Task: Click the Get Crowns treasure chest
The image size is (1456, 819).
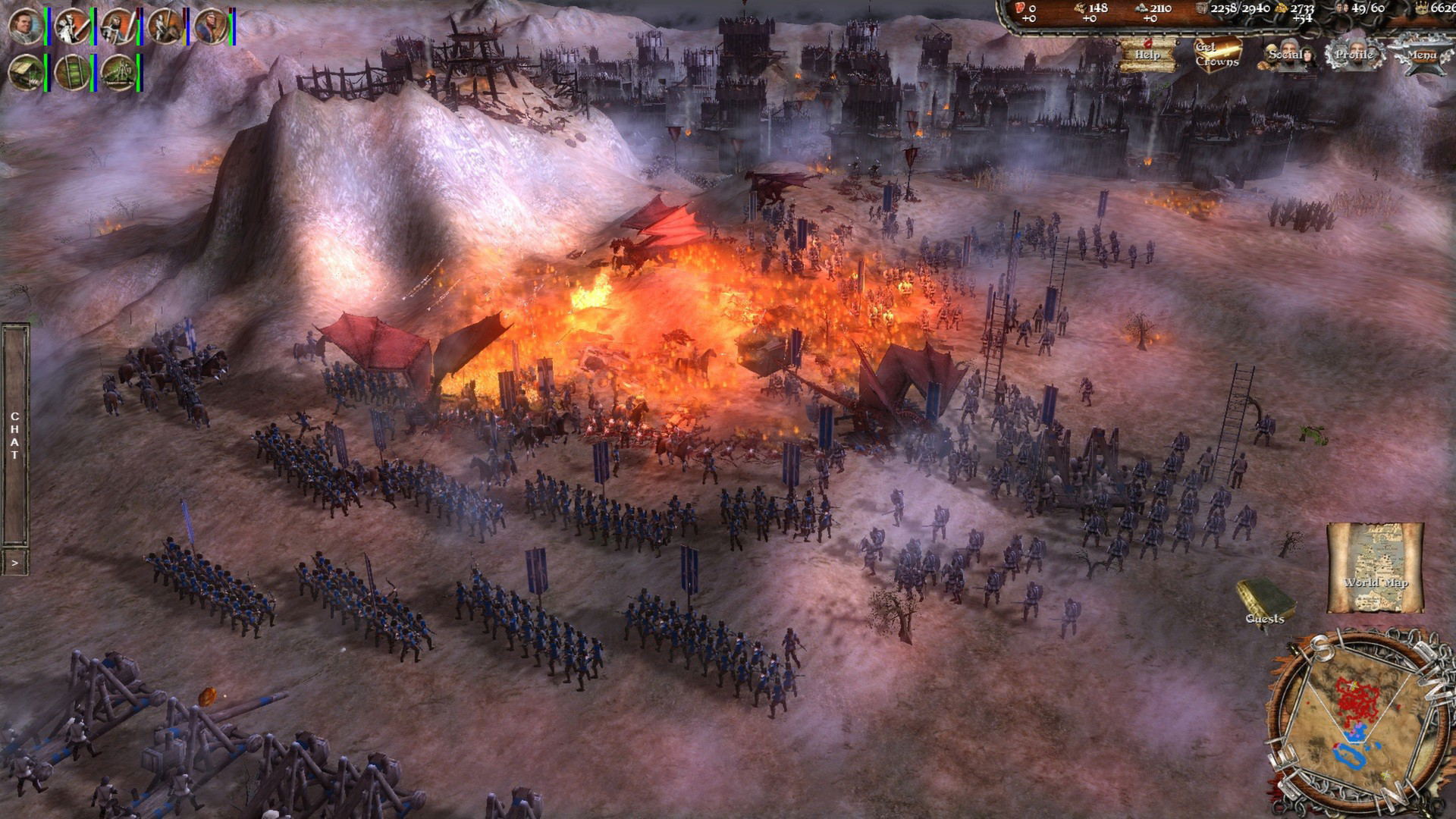Action: [1218, 55]
